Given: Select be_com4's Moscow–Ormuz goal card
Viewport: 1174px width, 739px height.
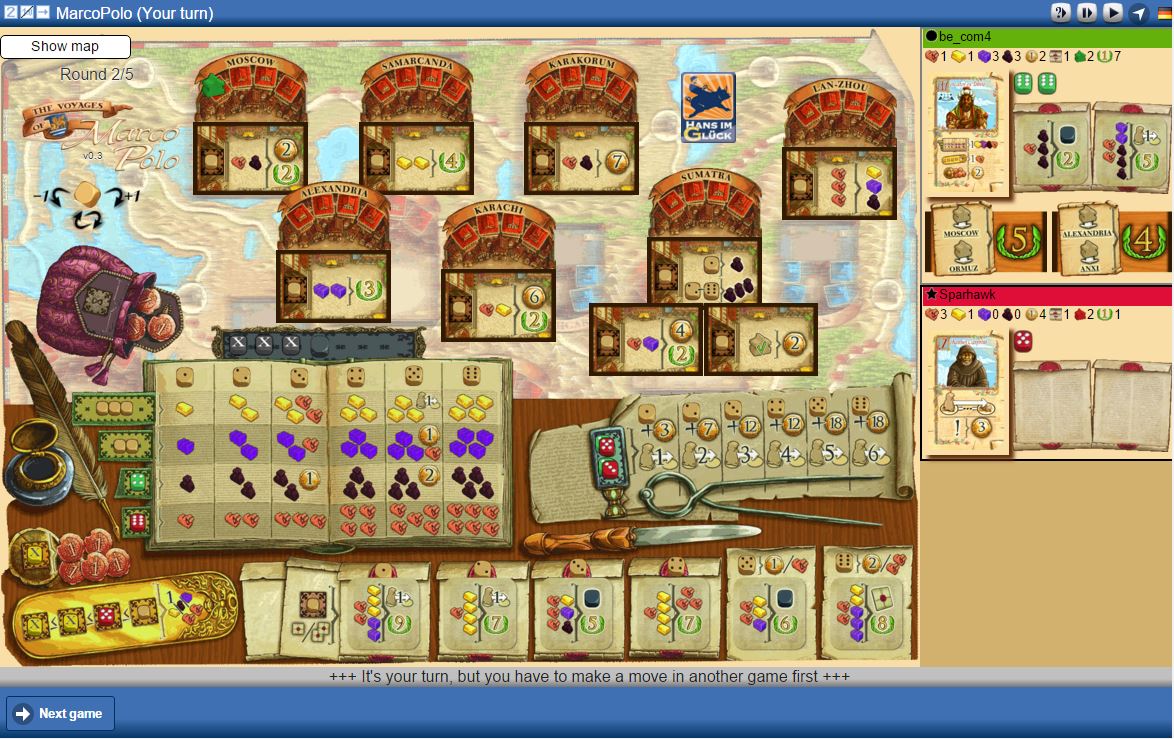Looking at the screenshot, I should coord(986,241).
